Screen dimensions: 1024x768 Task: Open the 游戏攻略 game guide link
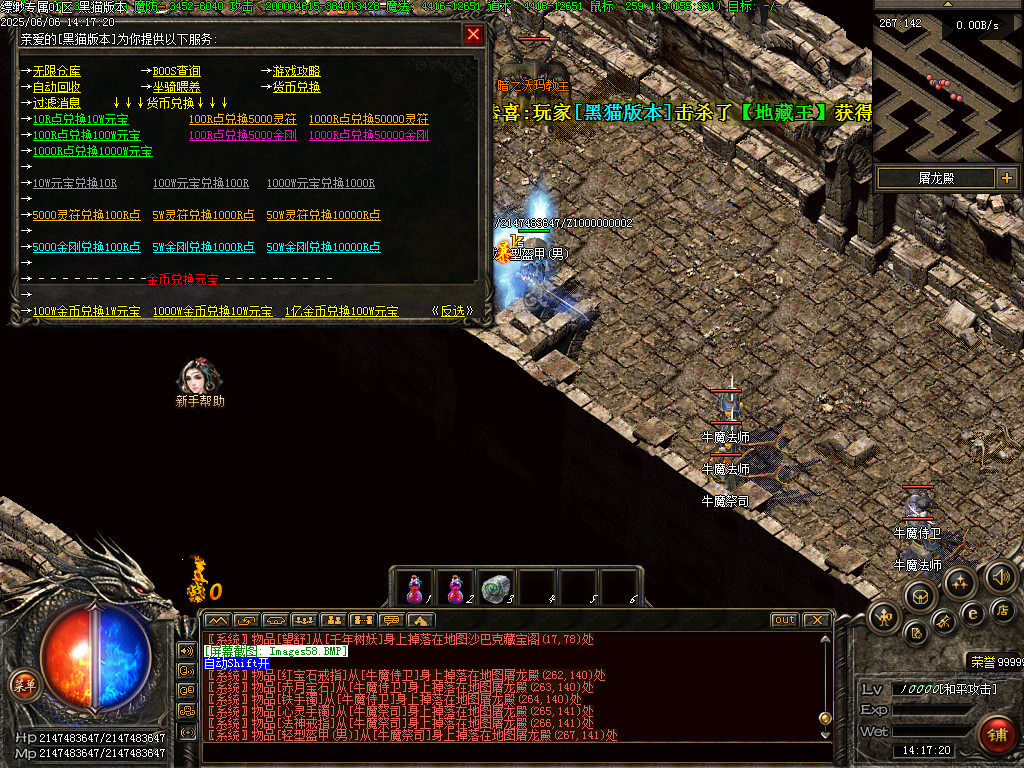pos(296,71)
